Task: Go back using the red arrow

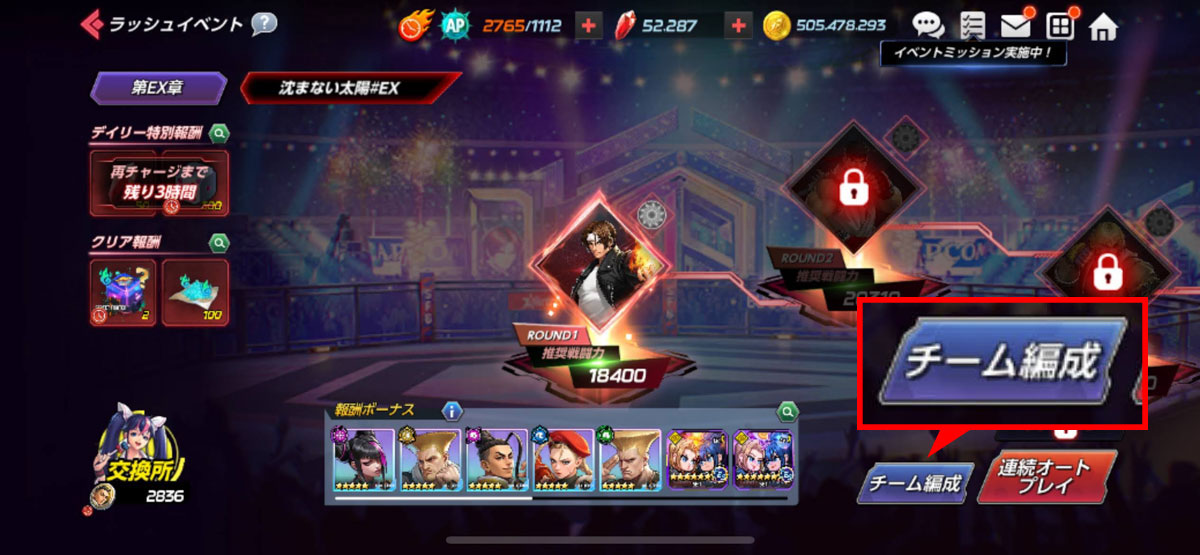Action: click(x=93, y=22)
